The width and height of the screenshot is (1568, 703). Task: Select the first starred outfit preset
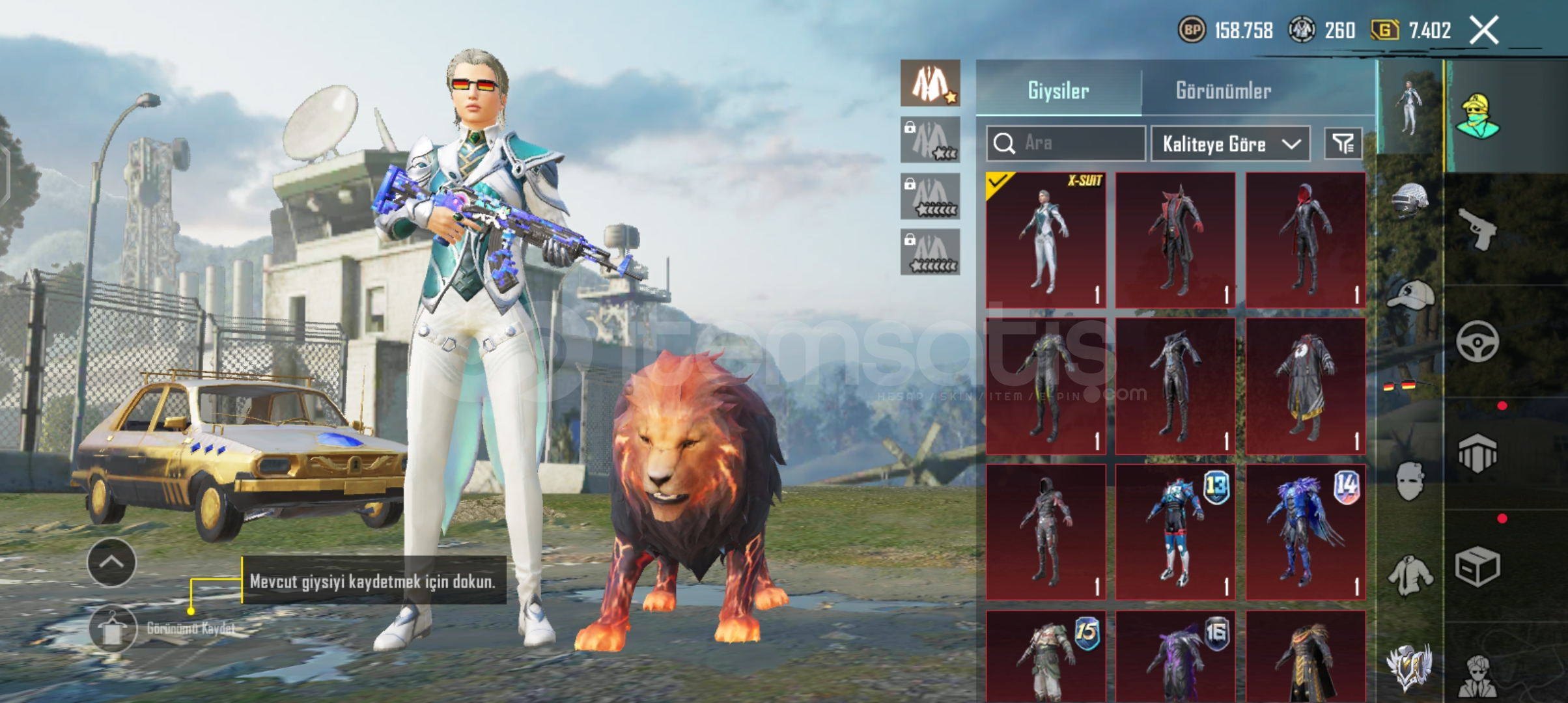point(930,83)
